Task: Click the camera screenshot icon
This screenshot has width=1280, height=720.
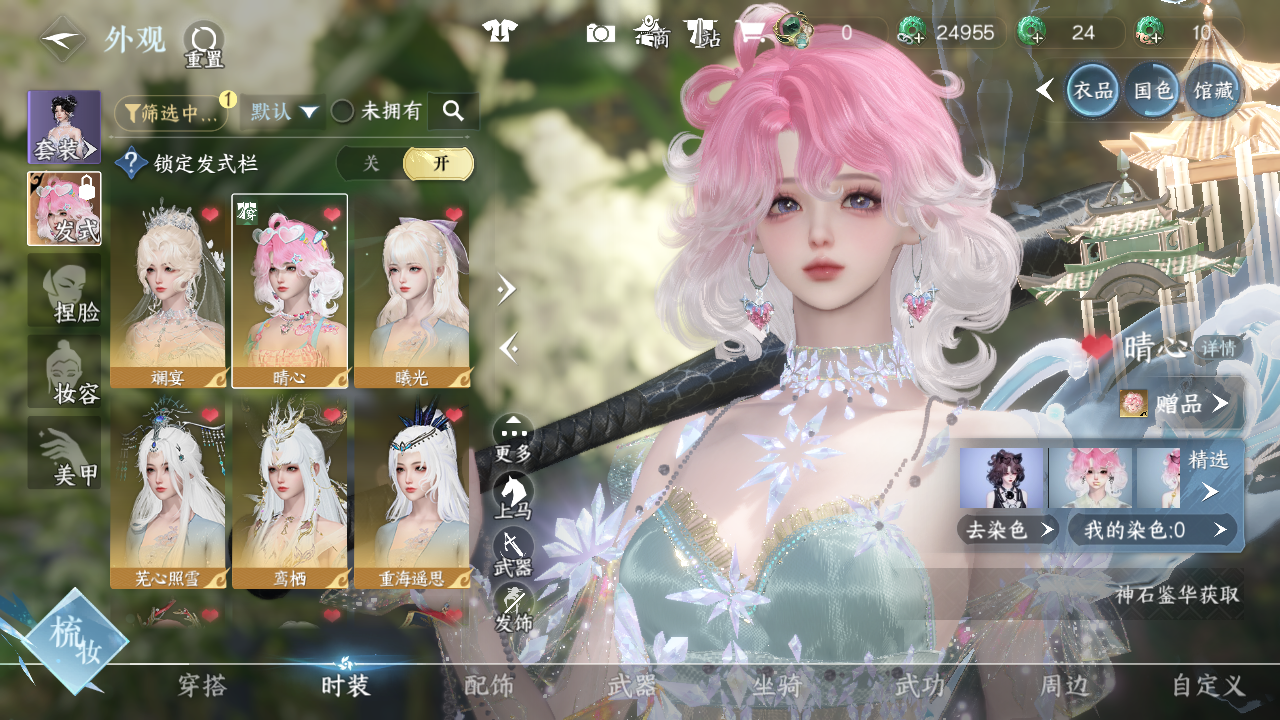Action: click(600, 33)
